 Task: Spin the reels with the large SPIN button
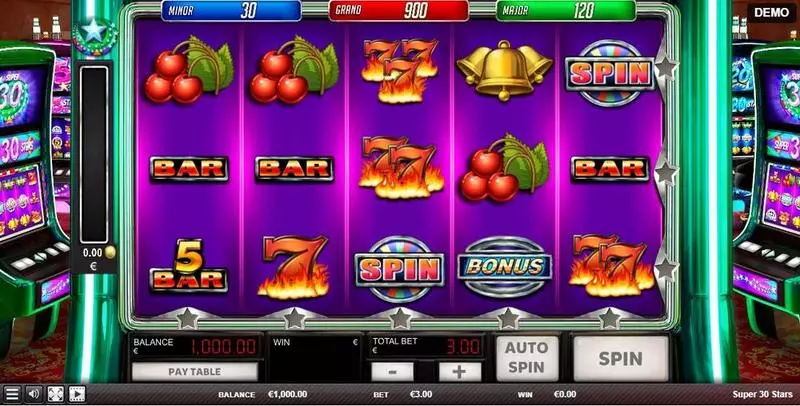coord(620,357)
